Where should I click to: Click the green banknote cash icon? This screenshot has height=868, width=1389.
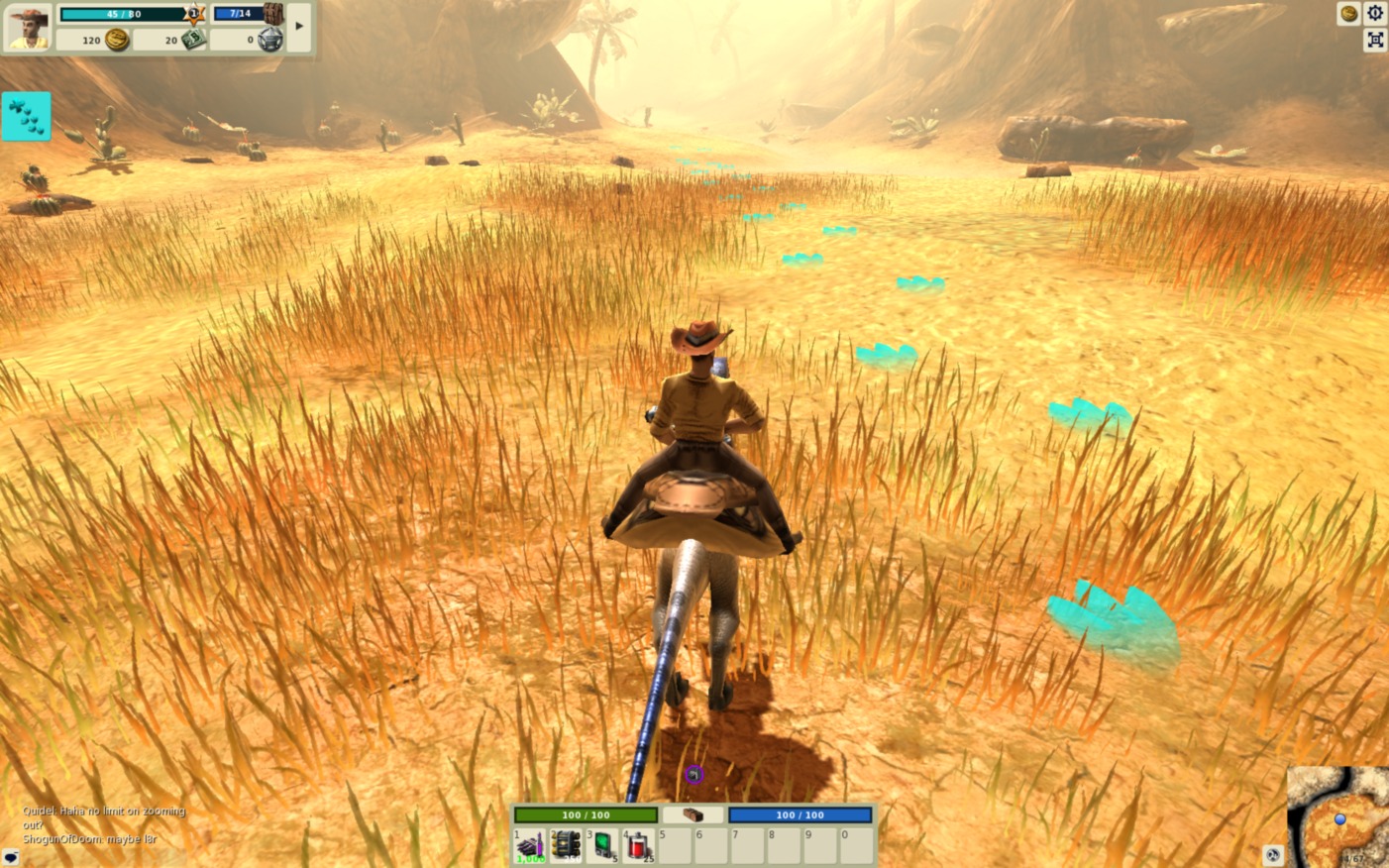point(193,40)
